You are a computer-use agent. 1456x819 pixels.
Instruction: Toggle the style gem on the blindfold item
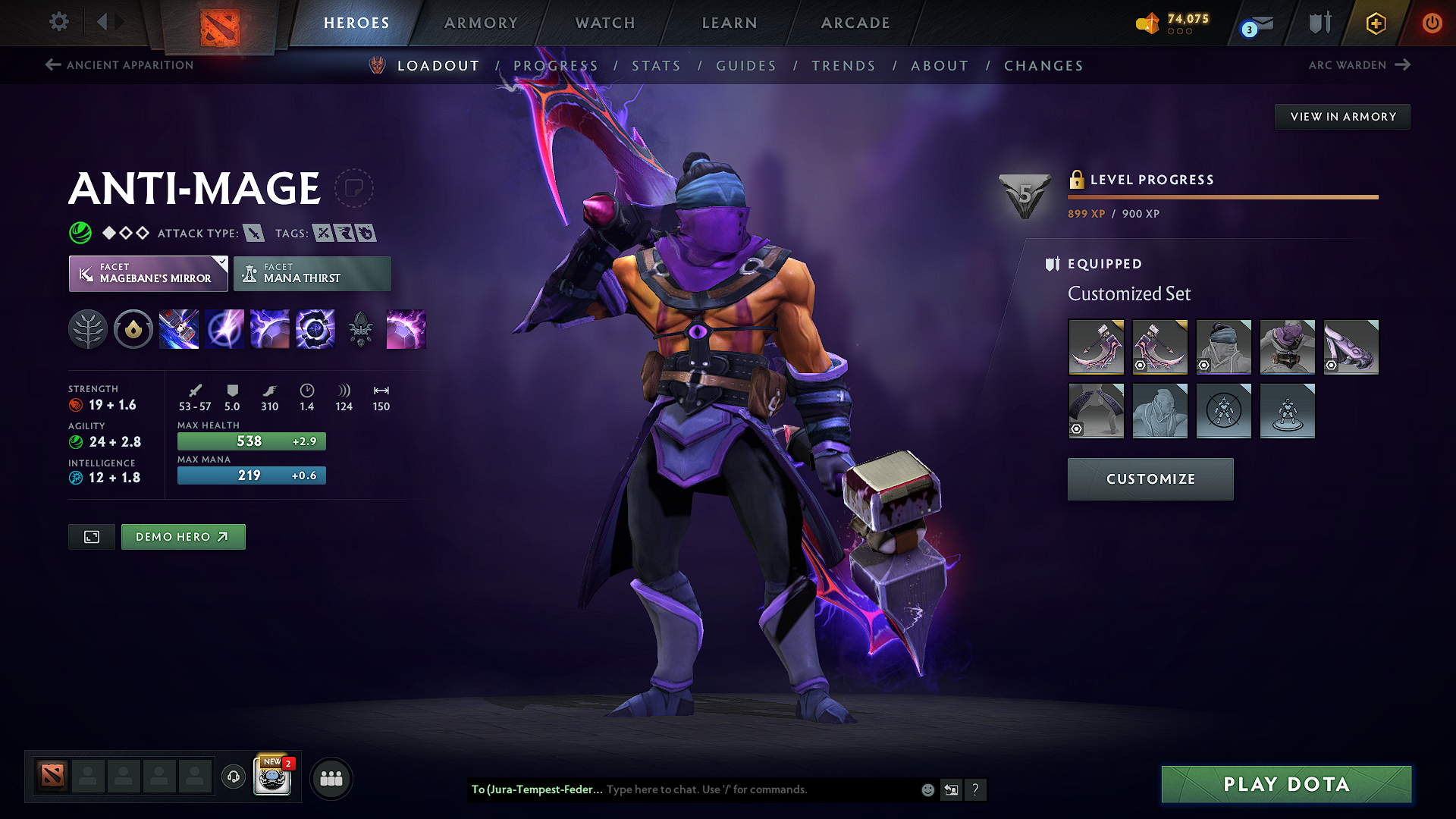click(1204, 366)
